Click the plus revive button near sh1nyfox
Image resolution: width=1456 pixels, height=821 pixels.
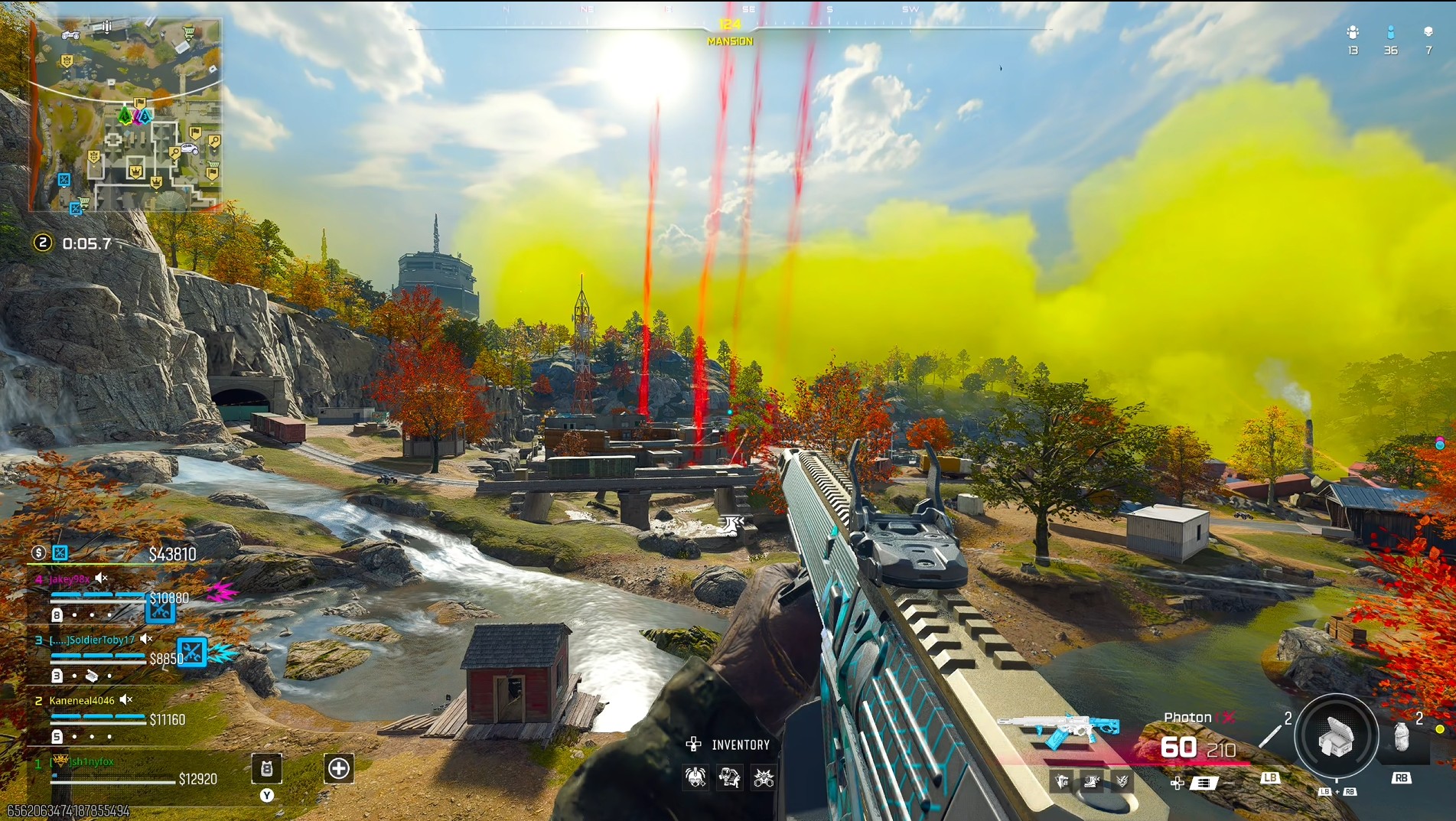coord(337,768)
